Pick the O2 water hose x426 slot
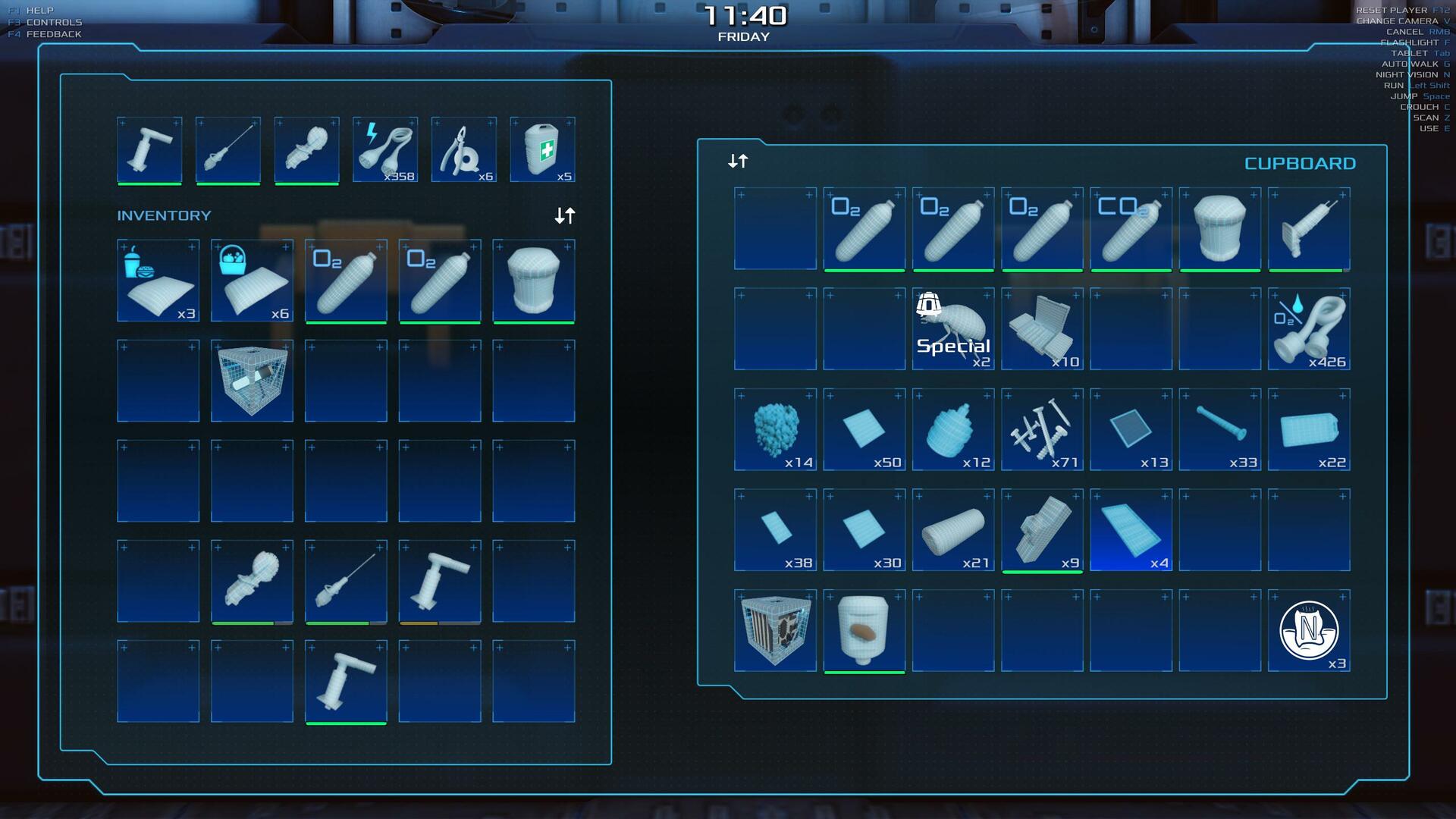The image size is (1456, 819). click(1309, 328)
